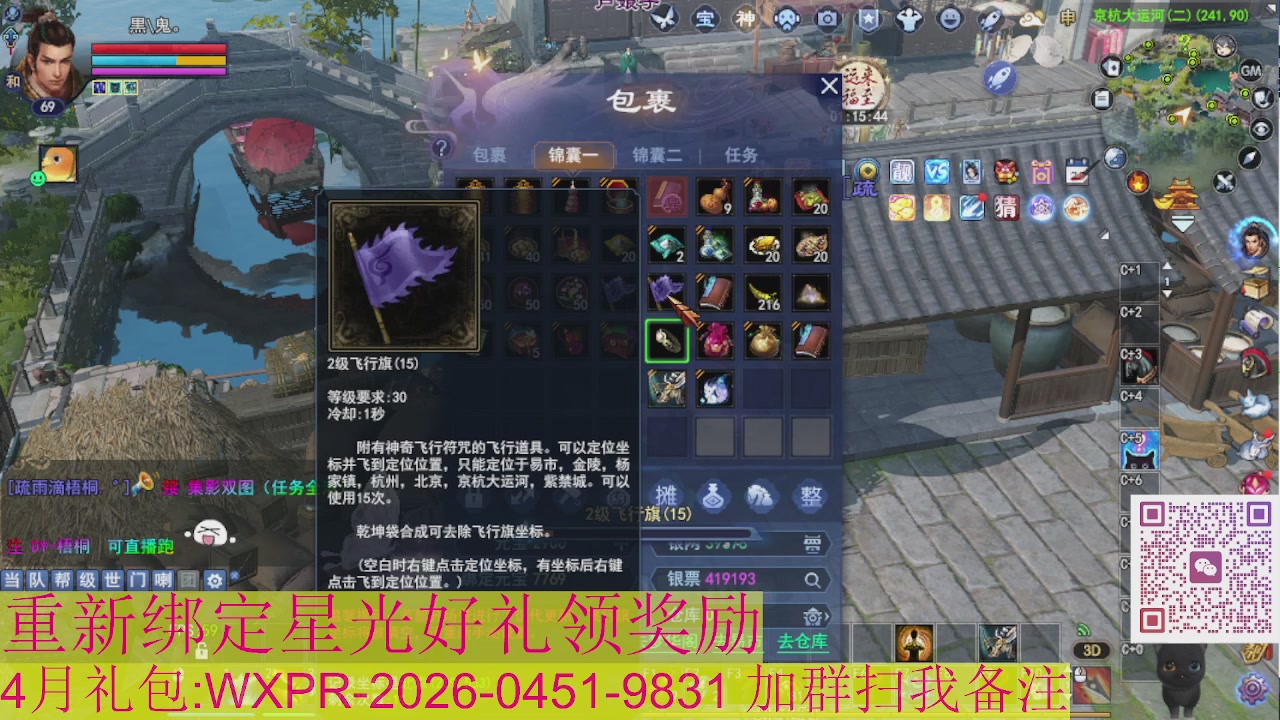Image resolution: width=1280 pixels, height=720 pixels.
Task: Click the purple gift box event icon
Action: [1042, 172]
